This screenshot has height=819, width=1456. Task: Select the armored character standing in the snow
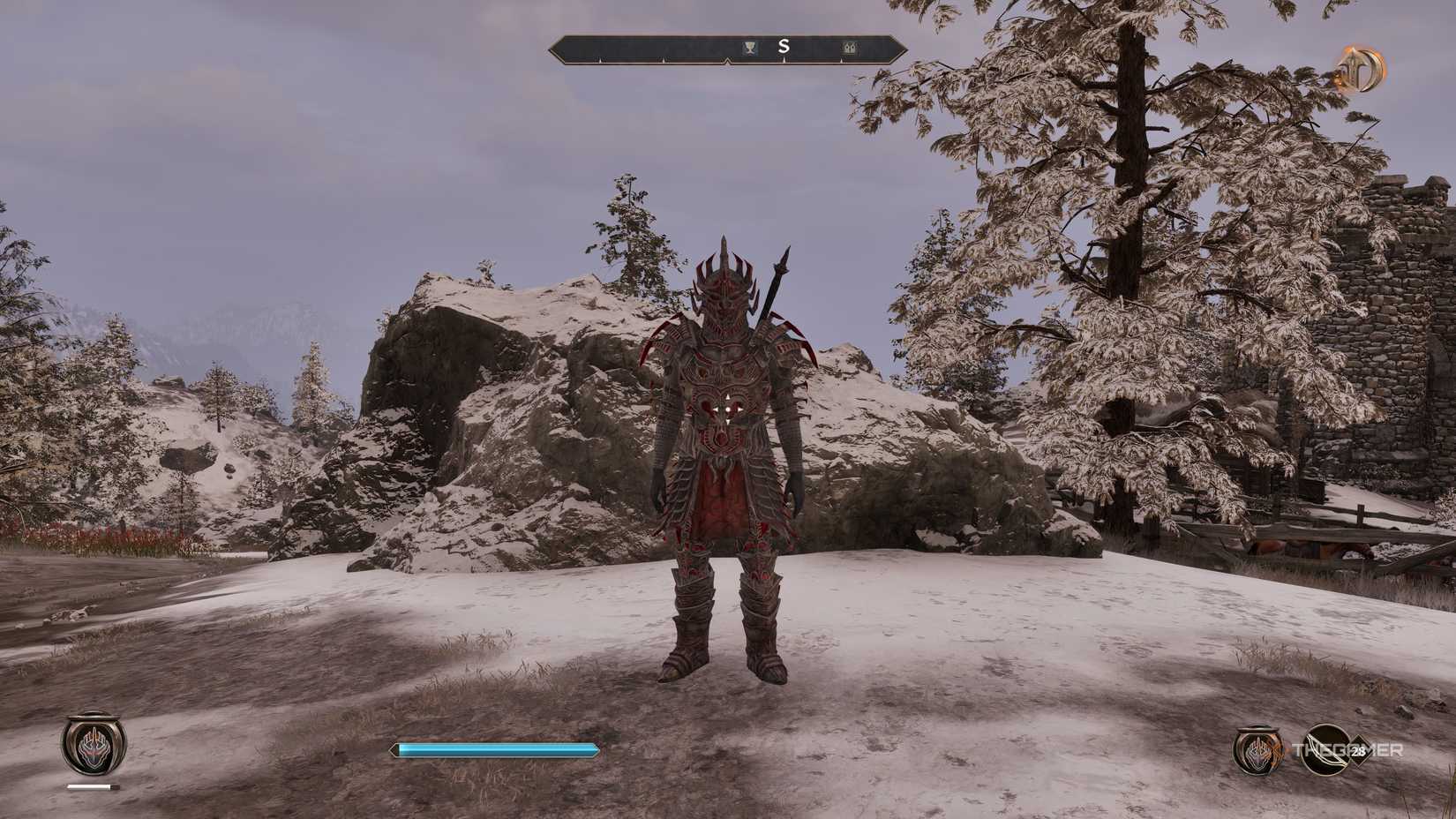[725, 459]
